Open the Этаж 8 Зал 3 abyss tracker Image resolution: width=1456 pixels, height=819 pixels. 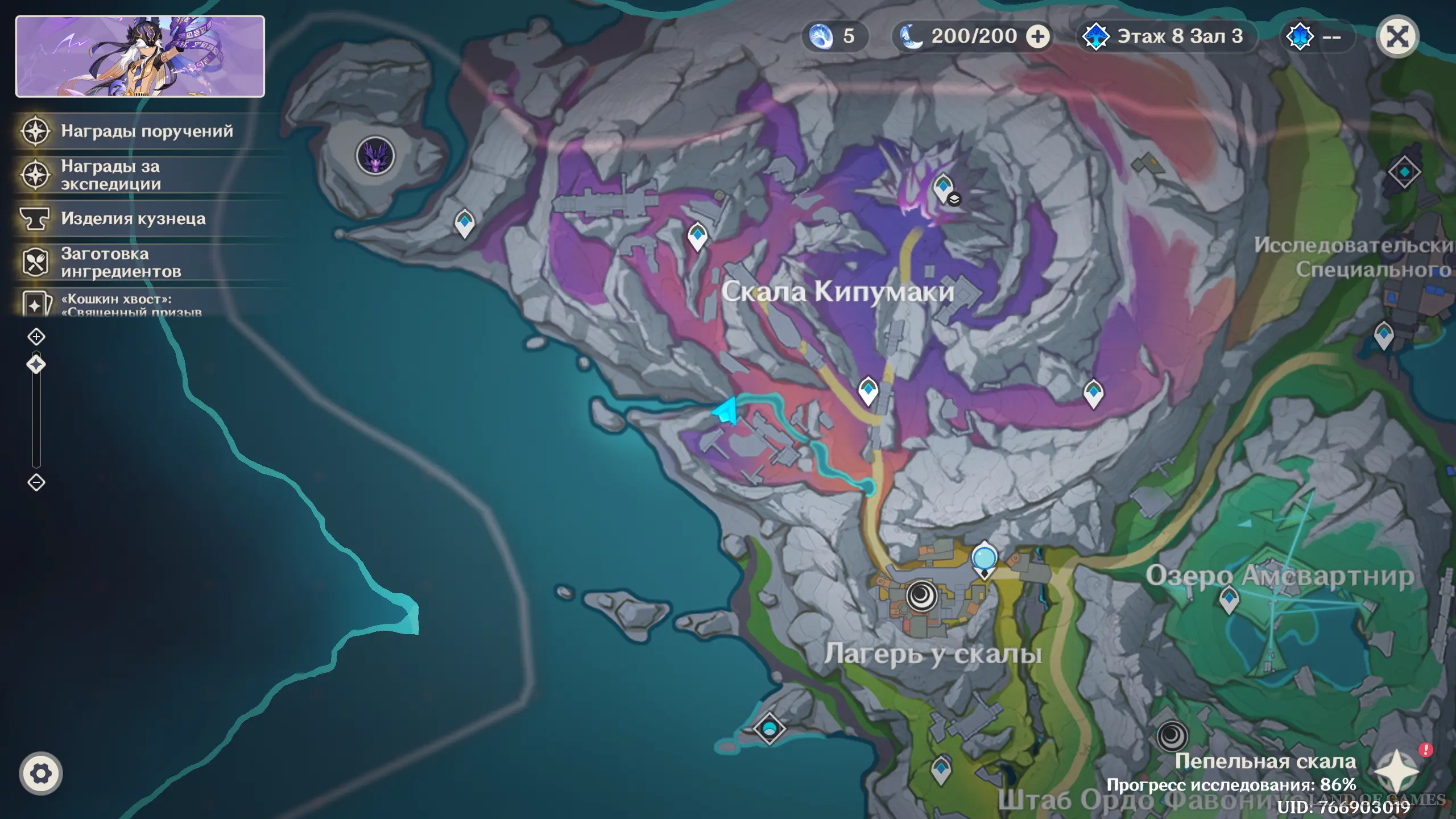[x=1166, y=37]
